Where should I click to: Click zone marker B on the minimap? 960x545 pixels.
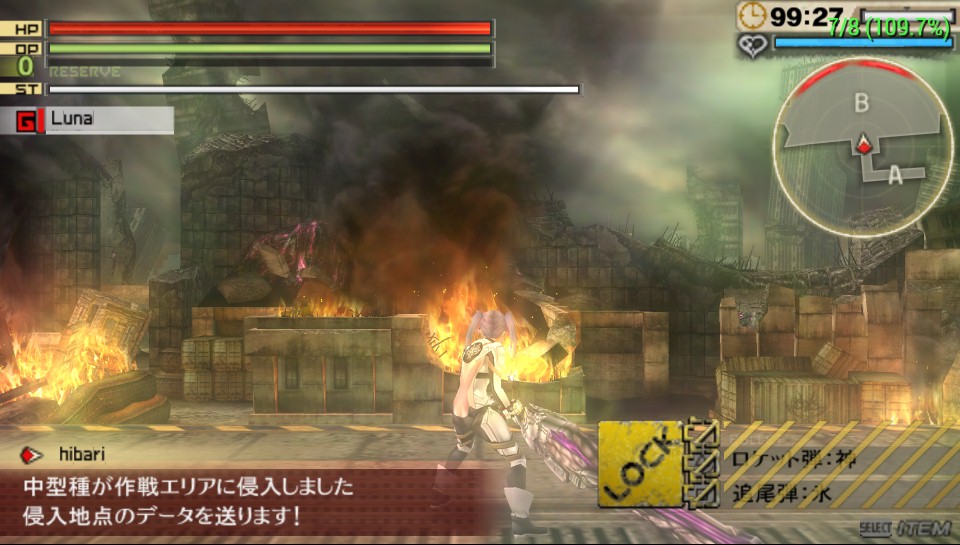point(861,102)
